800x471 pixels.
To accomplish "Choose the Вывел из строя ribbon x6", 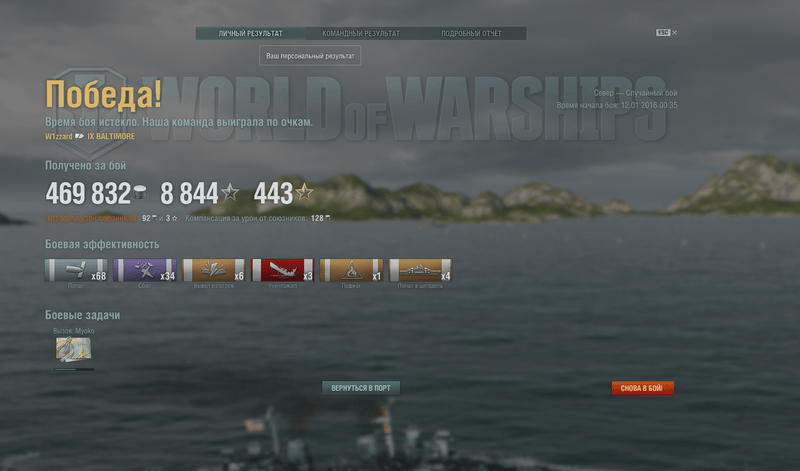I will tap(214, 270).
